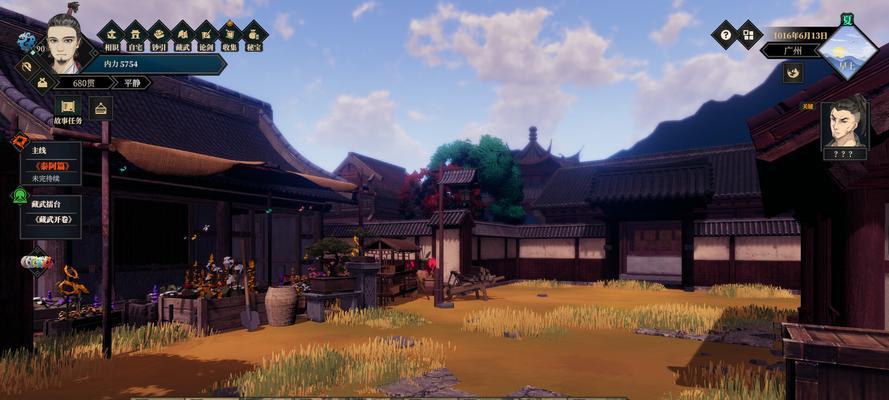Image resolution: width=889 pixels, height=400 pixels.
Task: Click the colorful beads icon
Action: (36, 263)
